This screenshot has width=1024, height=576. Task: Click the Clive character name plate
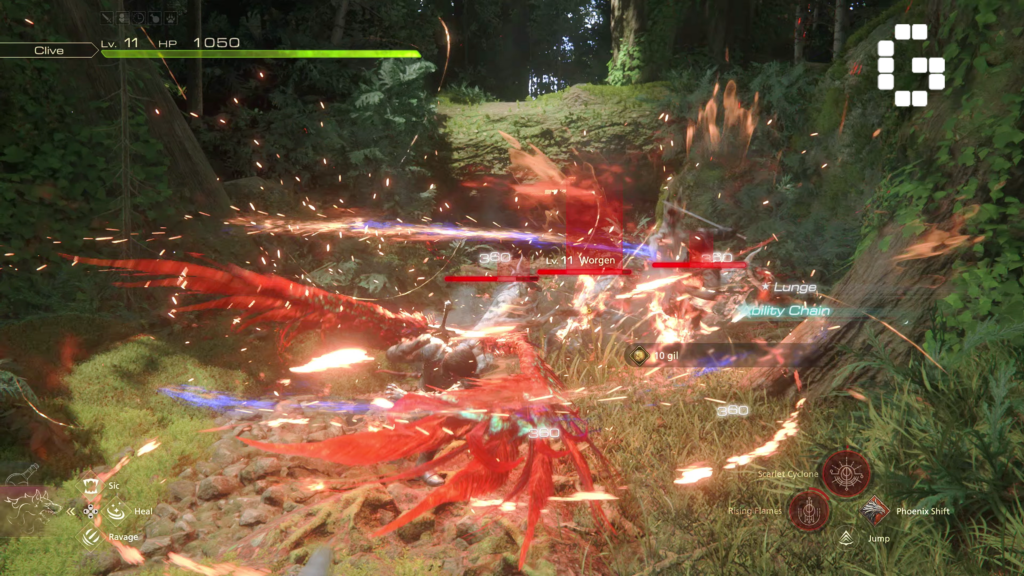coord(48,50)
